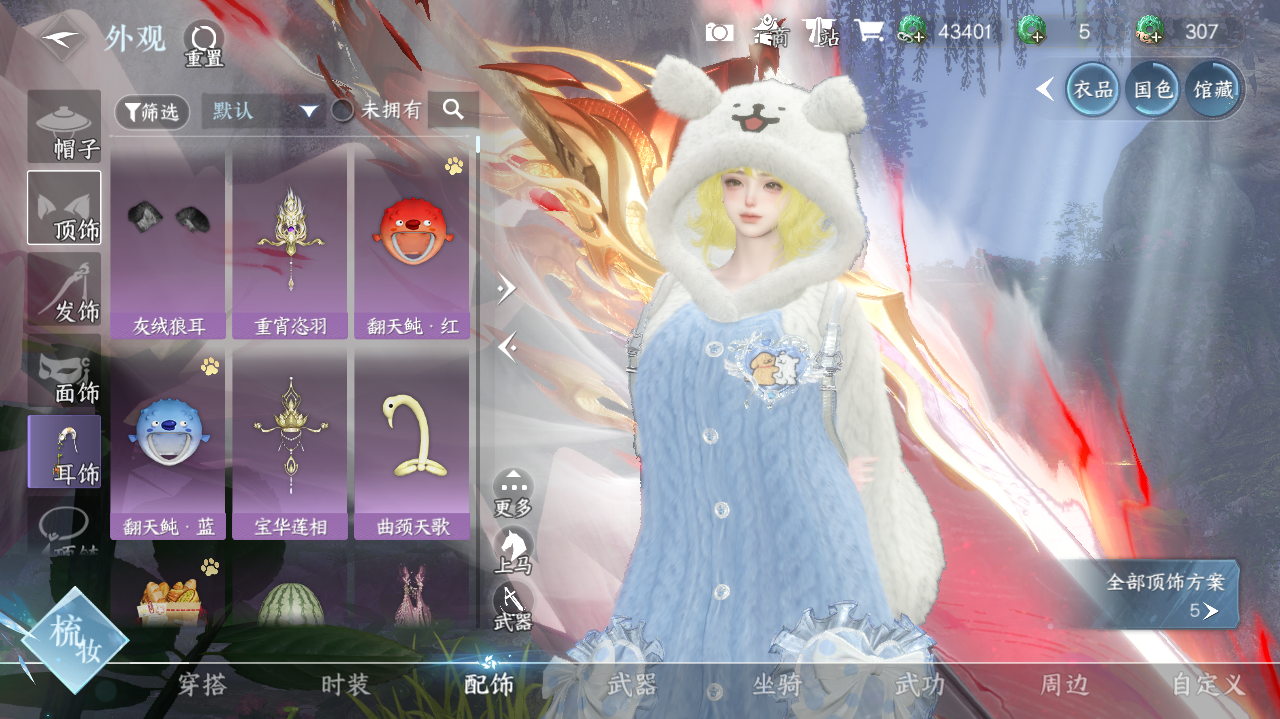This screenshot has height=719, width=1280.
Task: Open the 帽子 hat category
Action: point(64,127)
